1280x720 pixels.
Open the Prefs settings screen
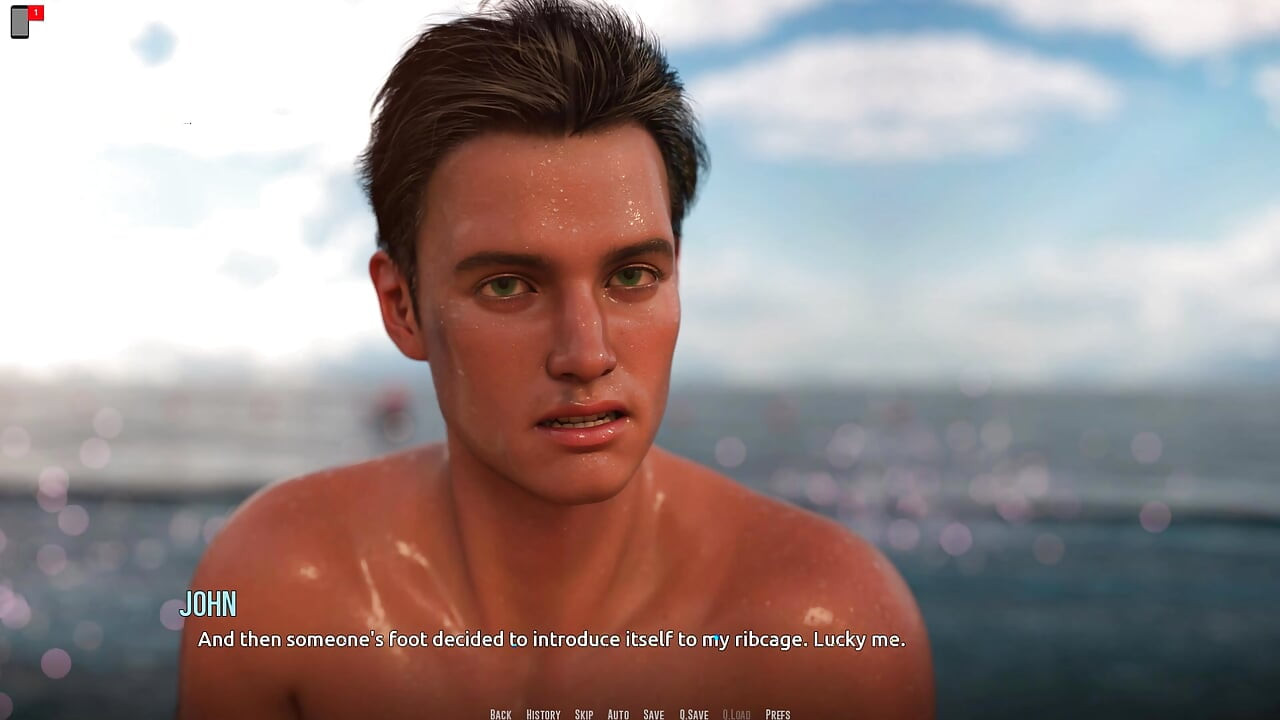[x=777, y=714]
